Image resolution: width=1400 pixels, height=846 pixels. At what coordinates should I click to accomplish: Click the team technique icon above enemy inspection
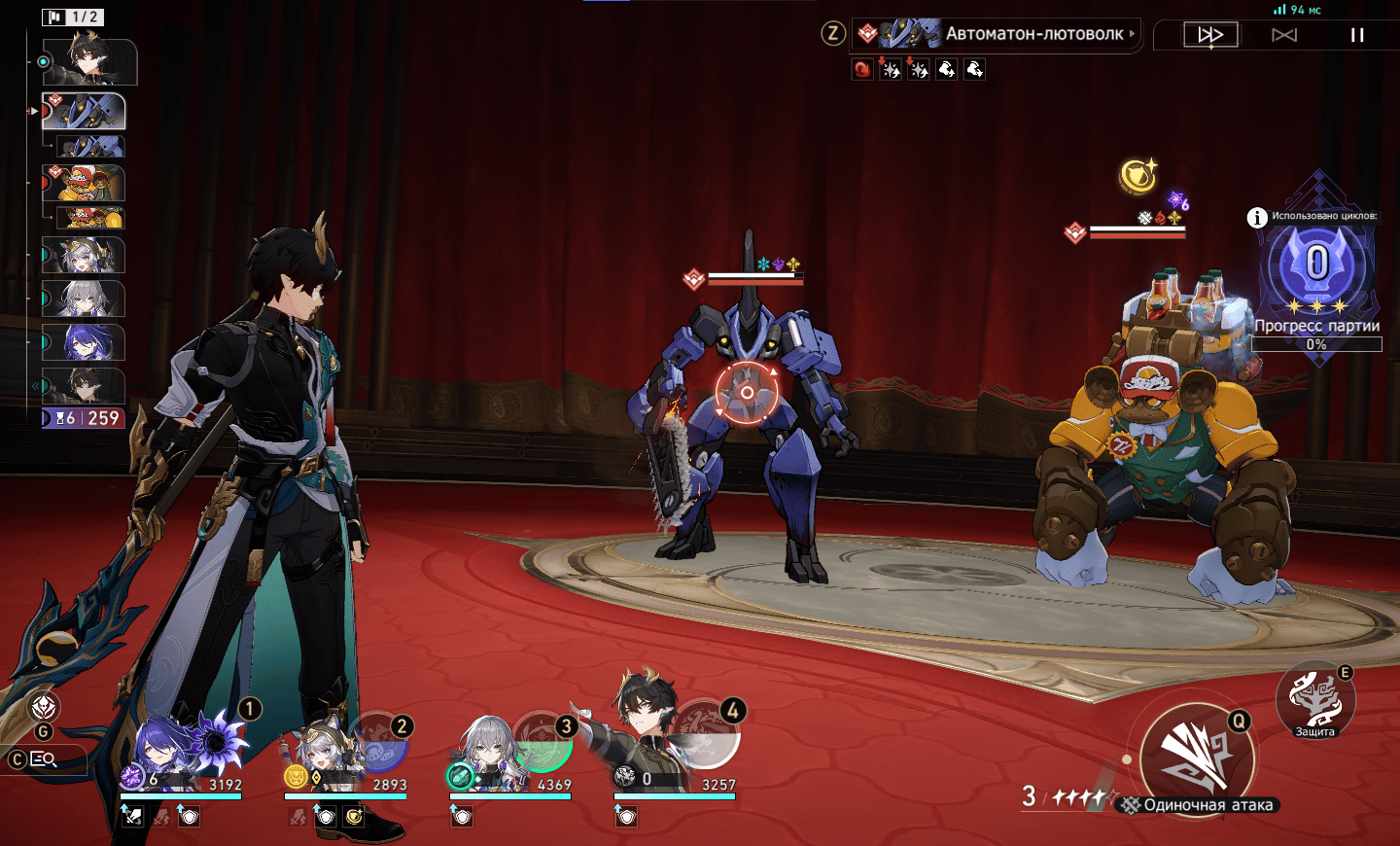click(x=45, y=707)
